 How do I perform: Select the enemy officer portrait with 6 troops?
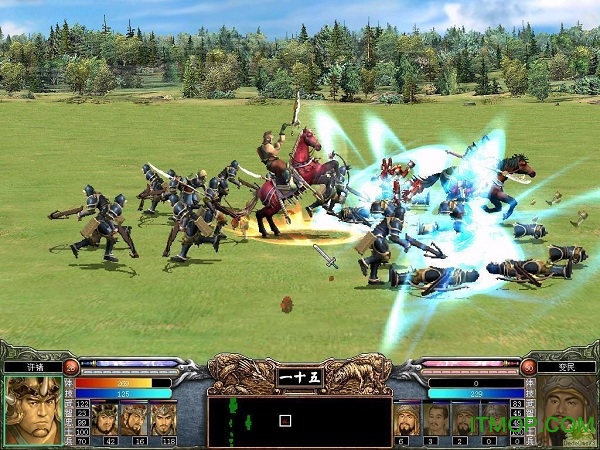(x=406, y=418)
